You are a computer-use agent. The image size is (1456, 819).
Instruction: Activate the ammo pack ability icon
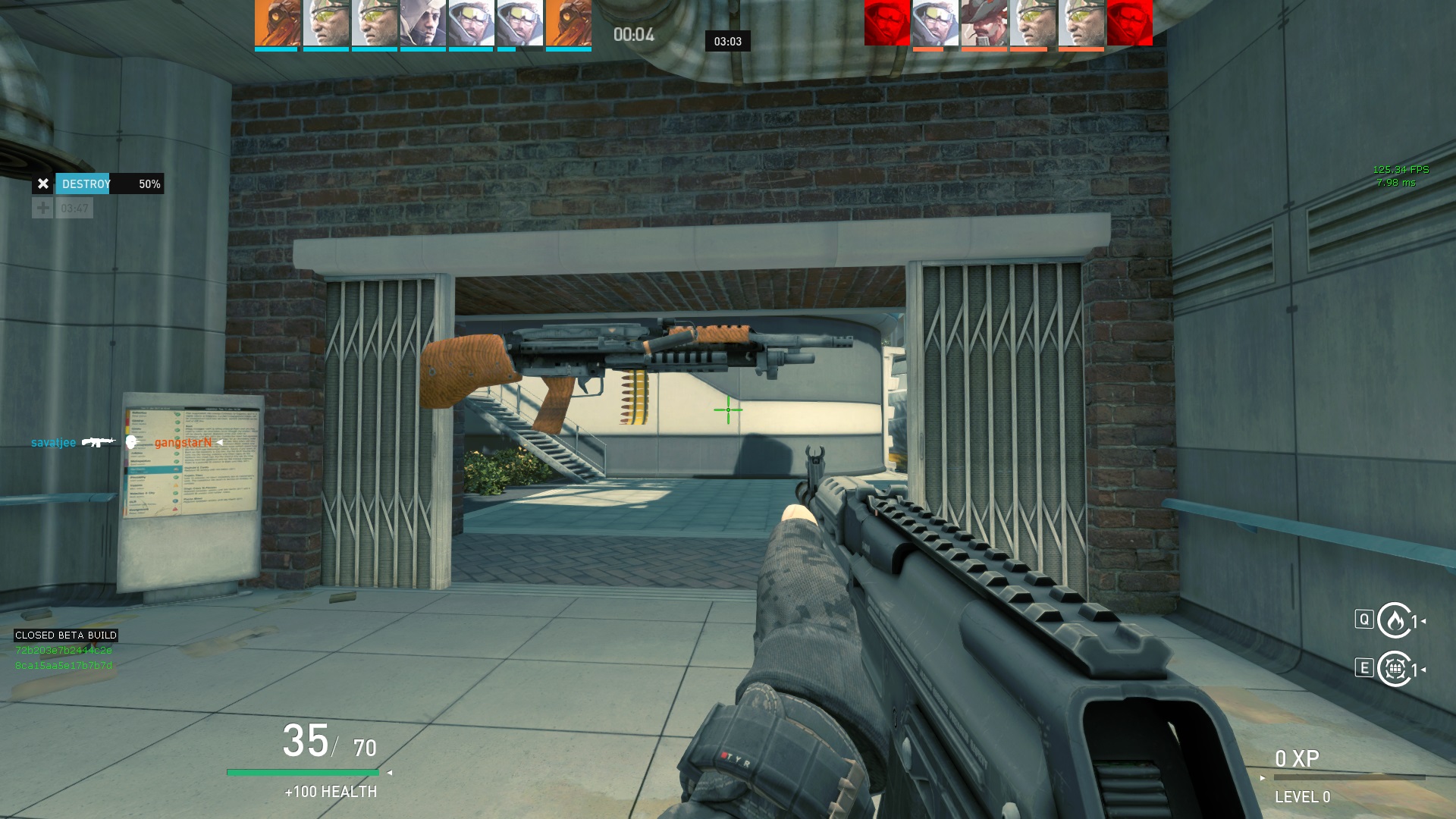[x=1394, y=669]
